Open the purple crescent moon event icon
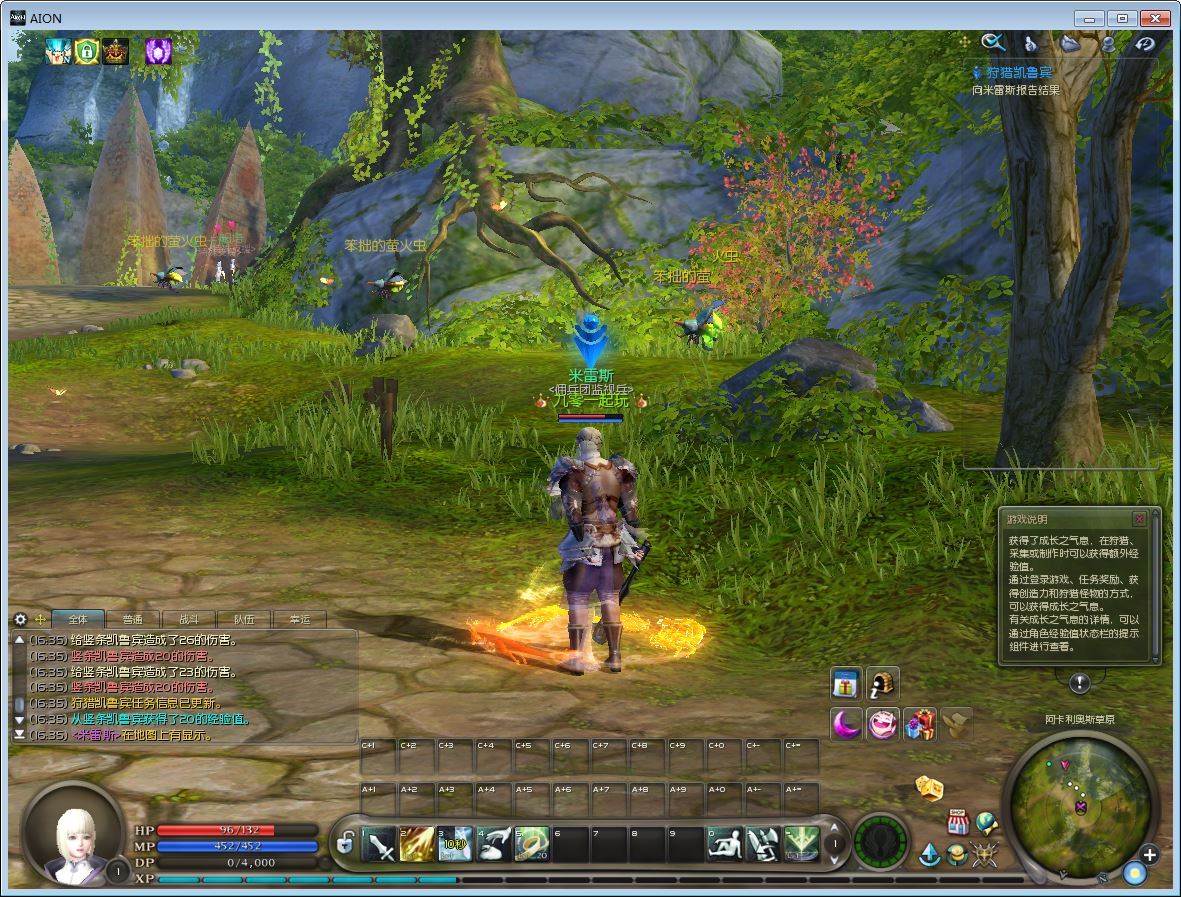 (846, 723)
